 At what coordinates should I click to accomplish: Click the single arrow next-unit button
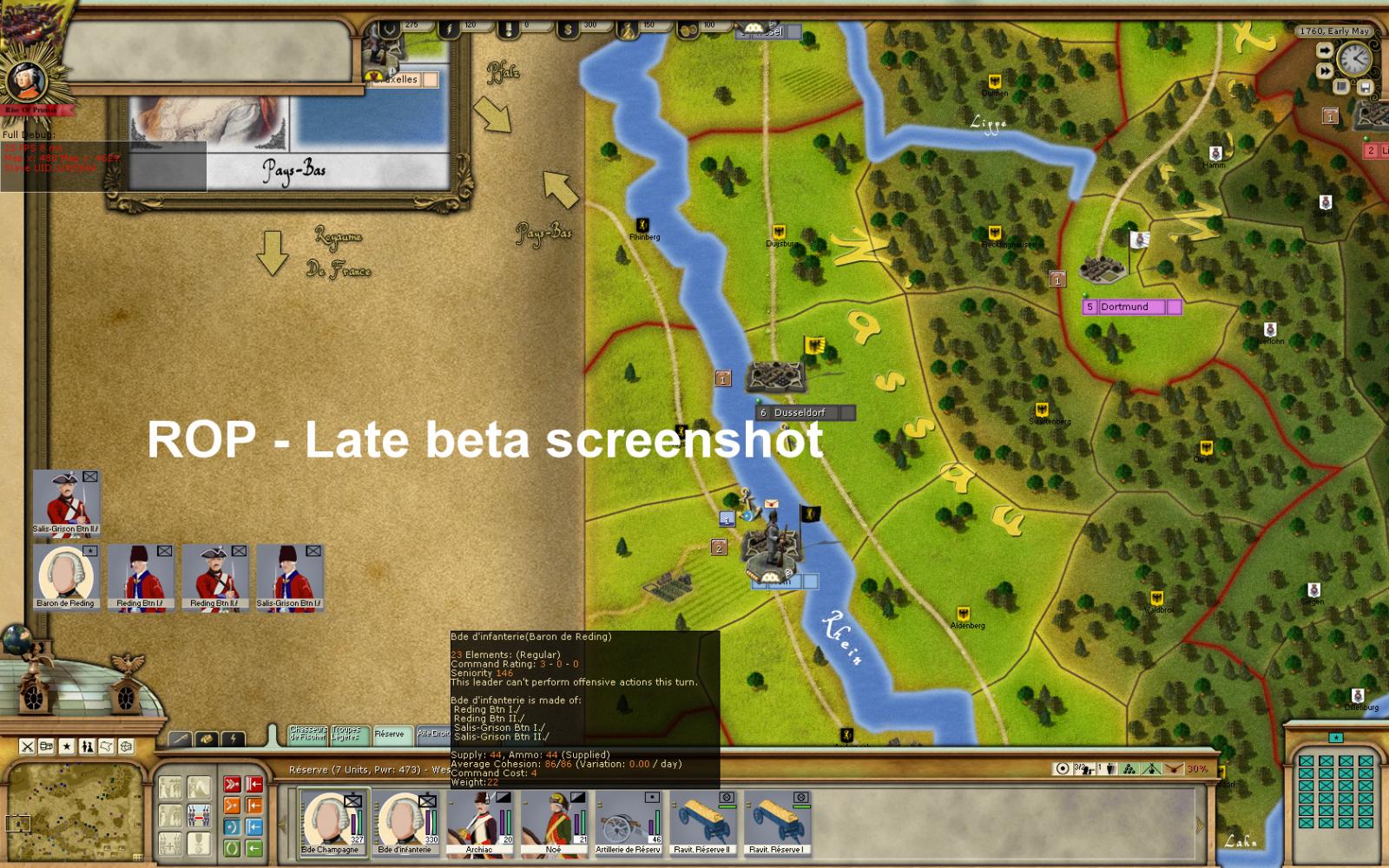1325,50
